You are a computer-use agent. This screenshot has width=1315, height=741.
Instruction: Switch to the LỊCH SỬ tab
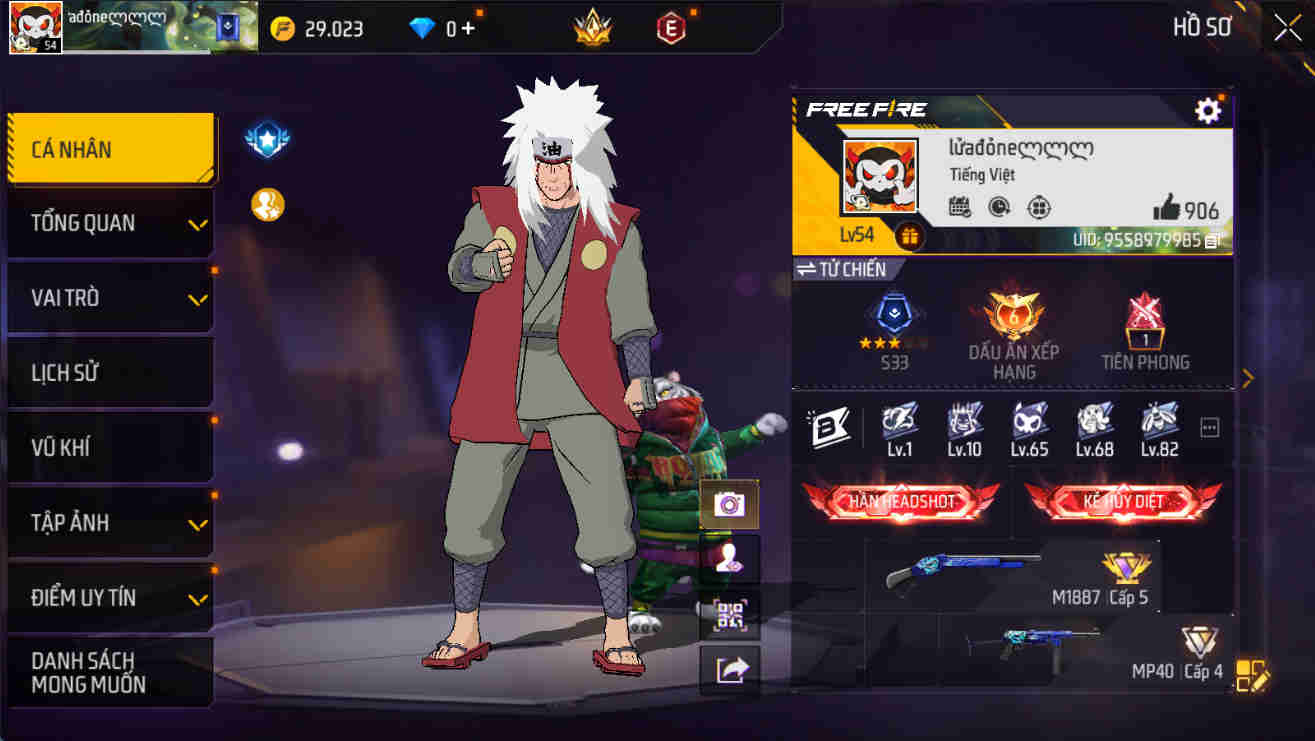[x=110, y=371]
